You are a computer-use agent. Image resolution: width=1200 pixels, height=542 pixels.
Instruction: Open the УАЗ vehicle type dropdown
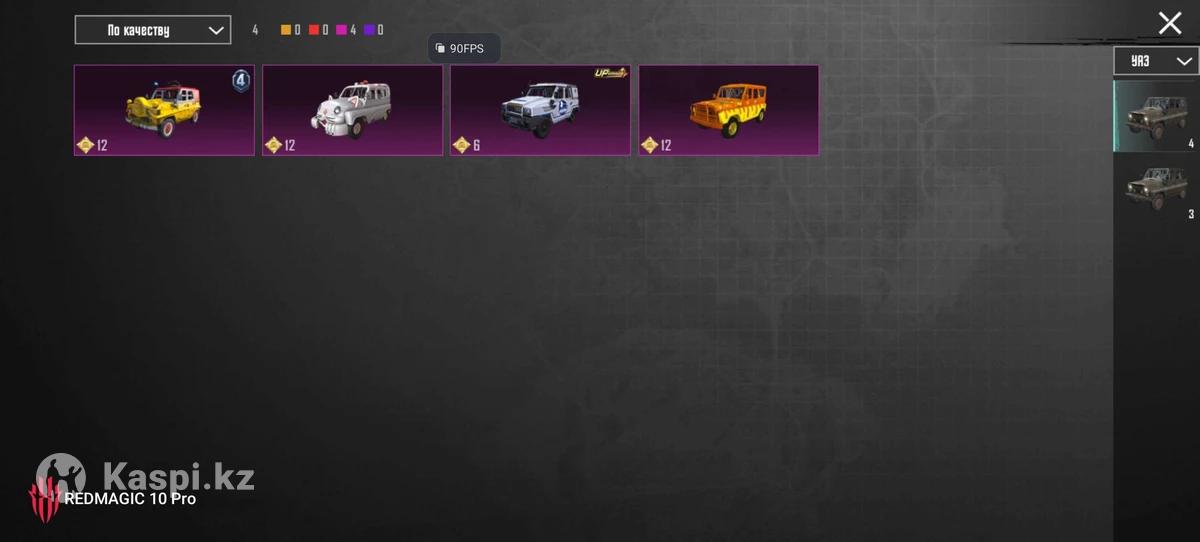click(1156, 61)
